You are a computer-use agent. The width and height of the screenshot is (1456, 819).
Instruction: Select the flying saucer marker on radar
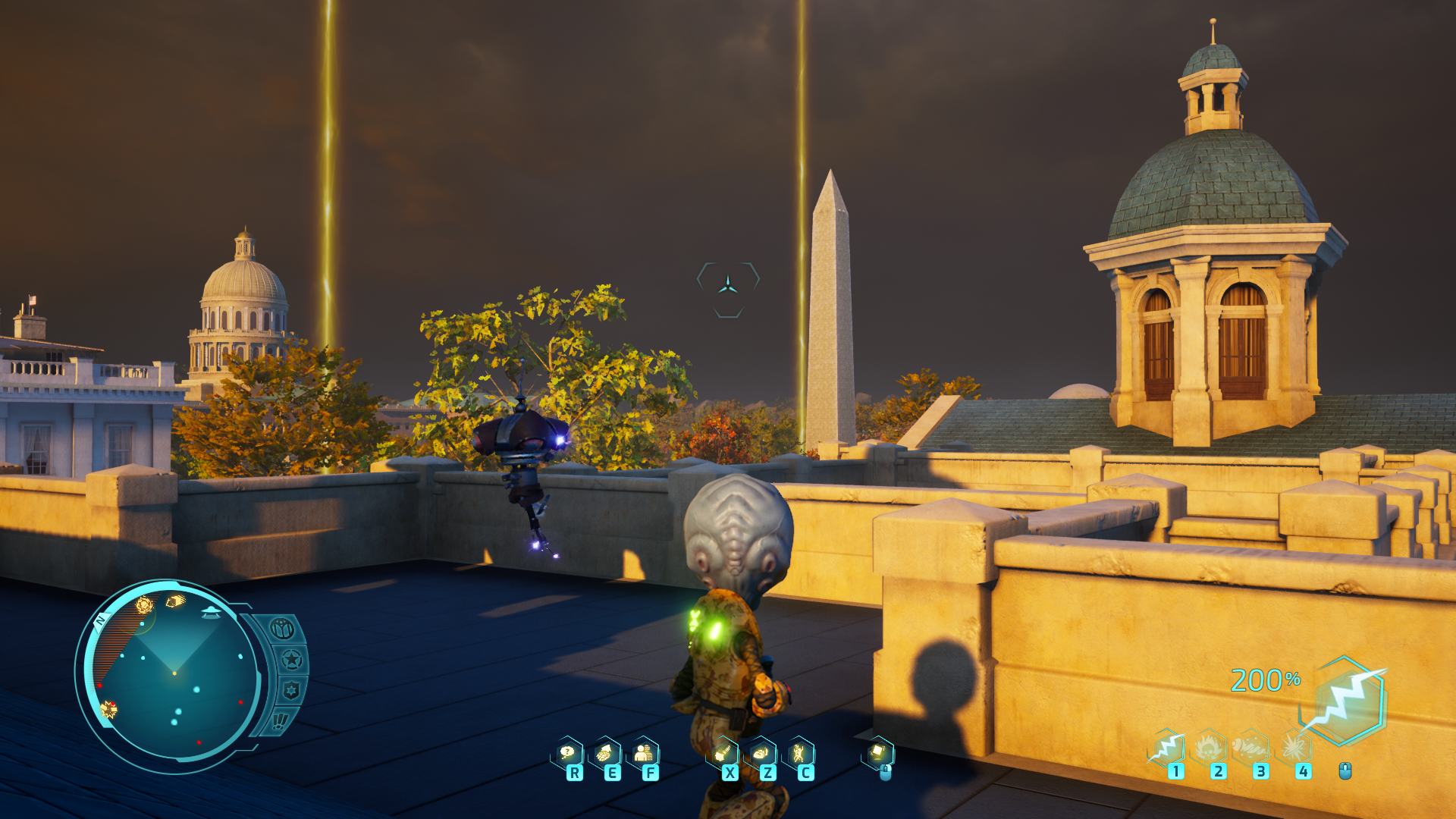coord(211,611)
